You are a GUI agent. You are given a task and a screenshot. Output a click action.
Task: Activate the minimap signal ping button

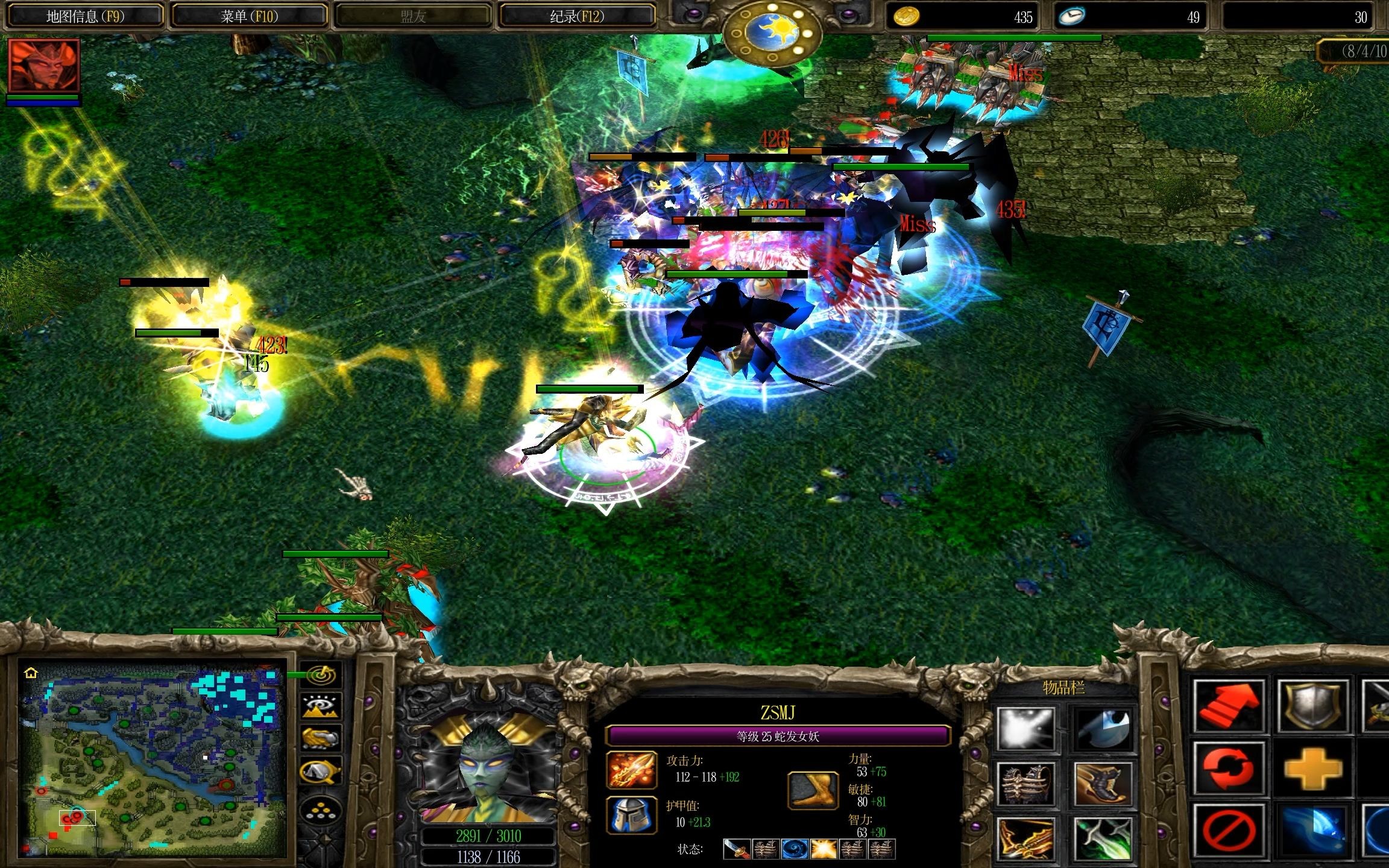(x=321, y=675)
